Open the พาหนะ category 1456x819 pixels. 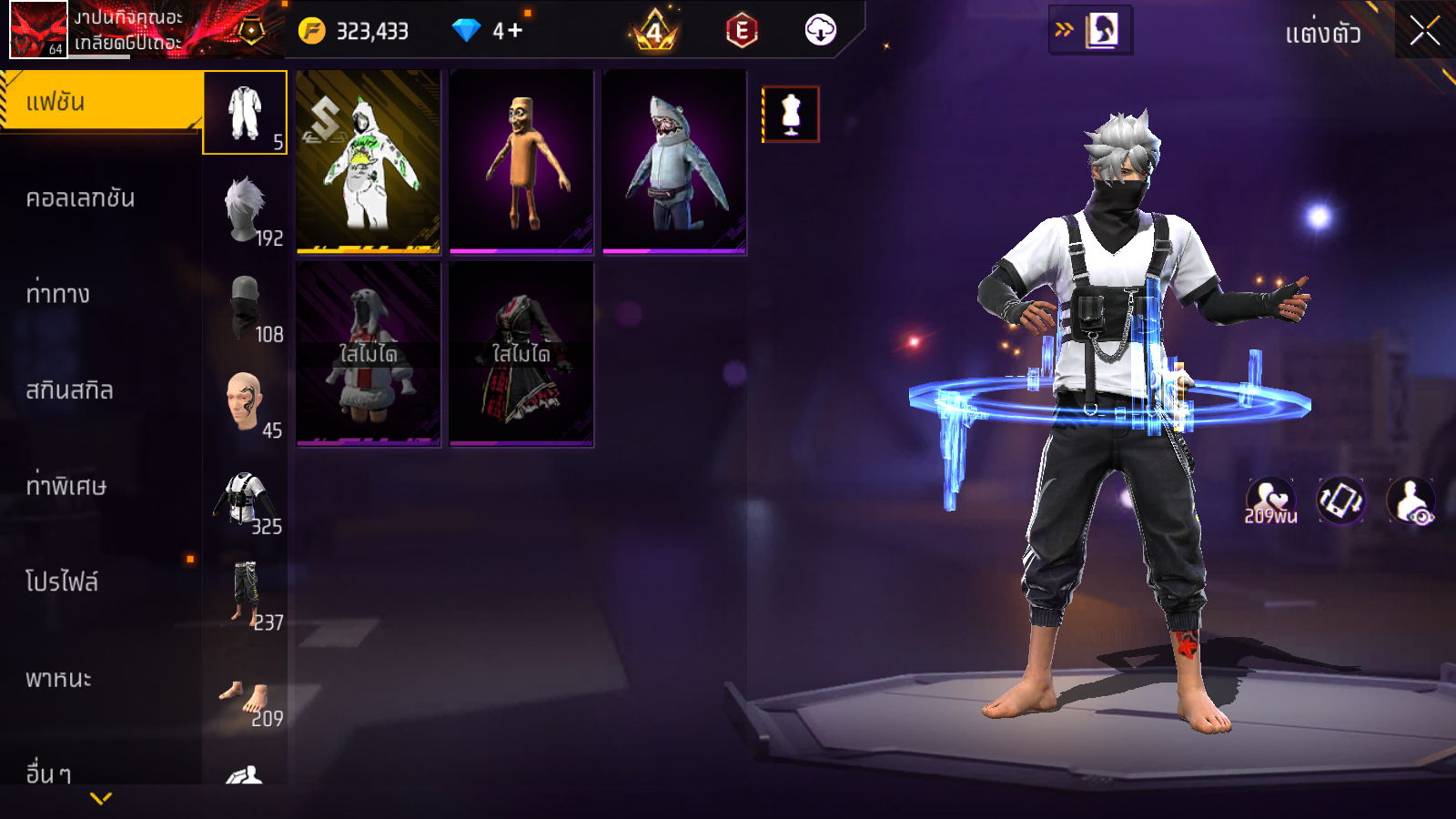point(59,679)
